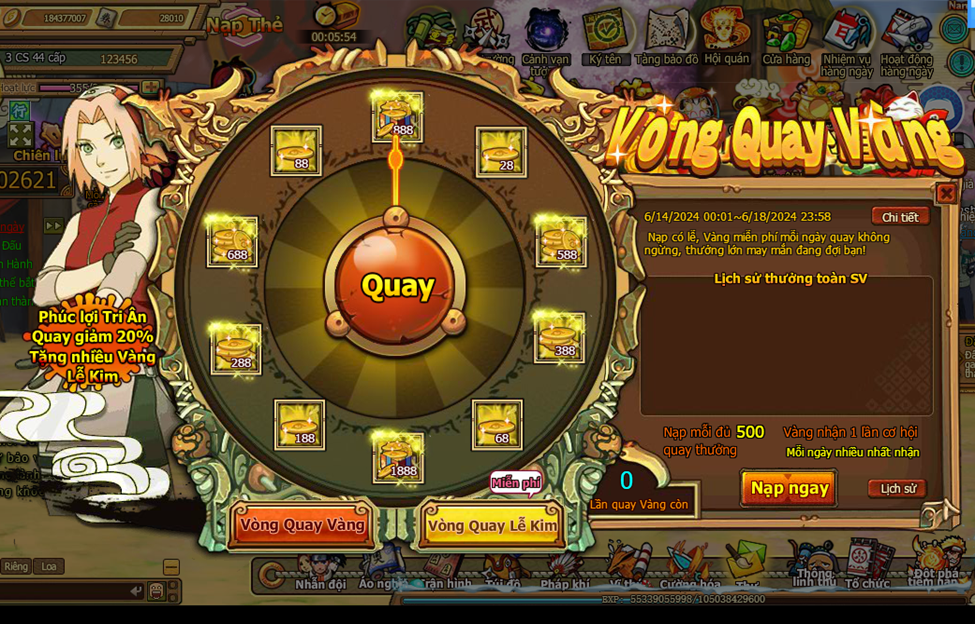Click the Nạp ngay recharge button
This screenshot has height=624, width=975.
tap(789, 488)
